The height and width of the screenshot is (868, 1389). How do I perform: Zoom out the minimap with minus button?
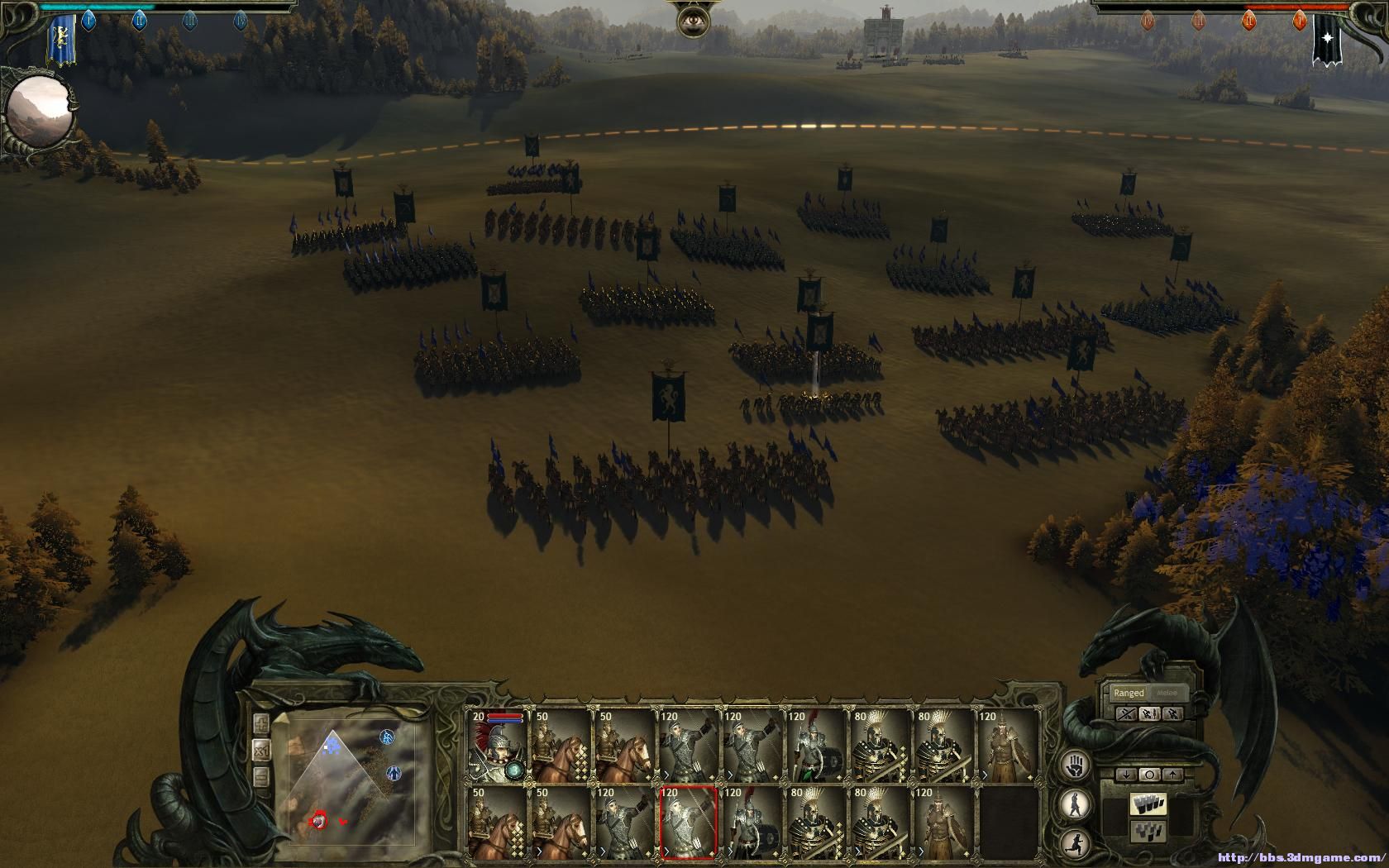pyautogui.click(x=262, y=777)
